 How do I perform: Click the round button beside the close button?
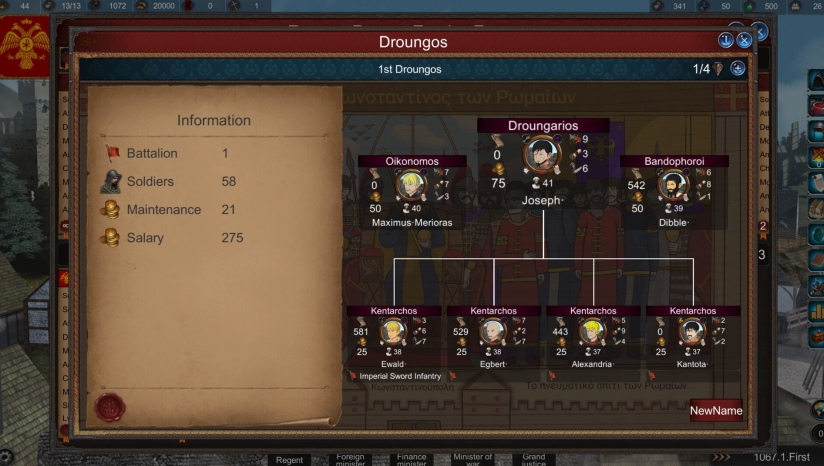point(726,40)
